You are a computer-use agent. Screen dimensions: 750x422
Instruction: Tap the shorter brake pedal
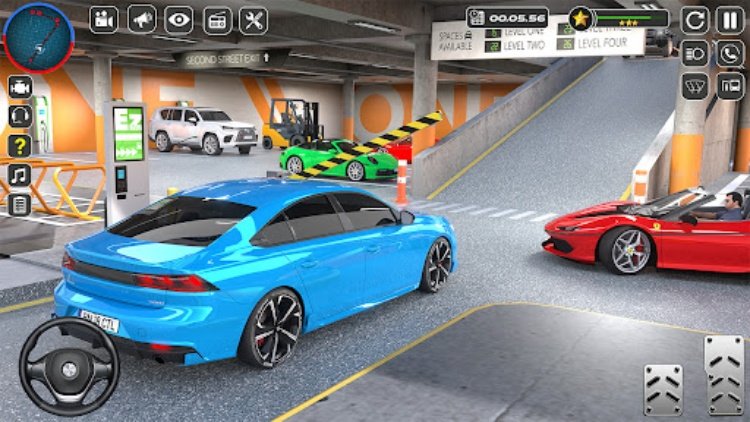click(662, 389)
